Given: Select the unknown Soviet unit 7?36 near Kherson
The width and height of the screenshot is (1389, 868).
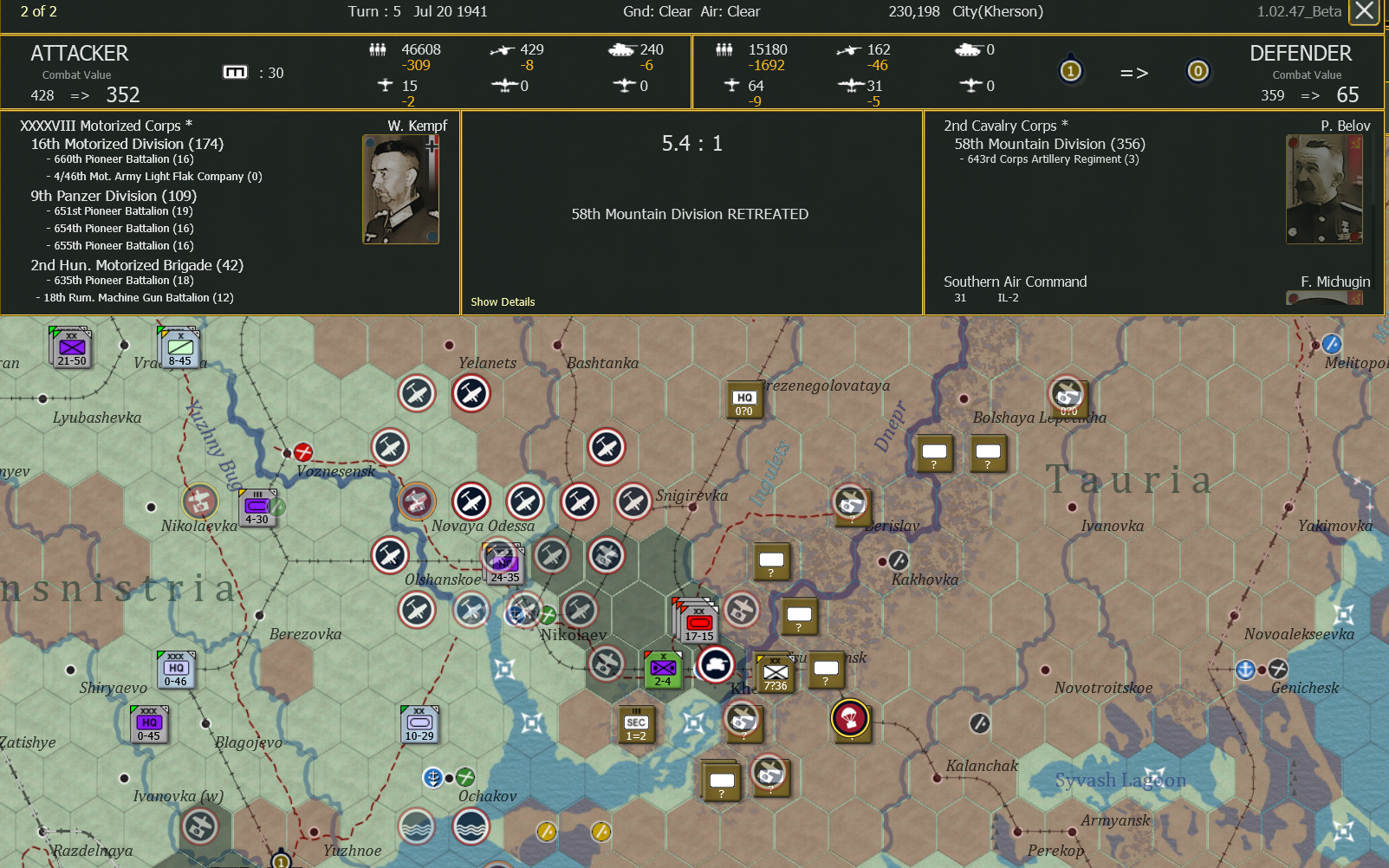Looking at the screenshot, I should (775, 673).
